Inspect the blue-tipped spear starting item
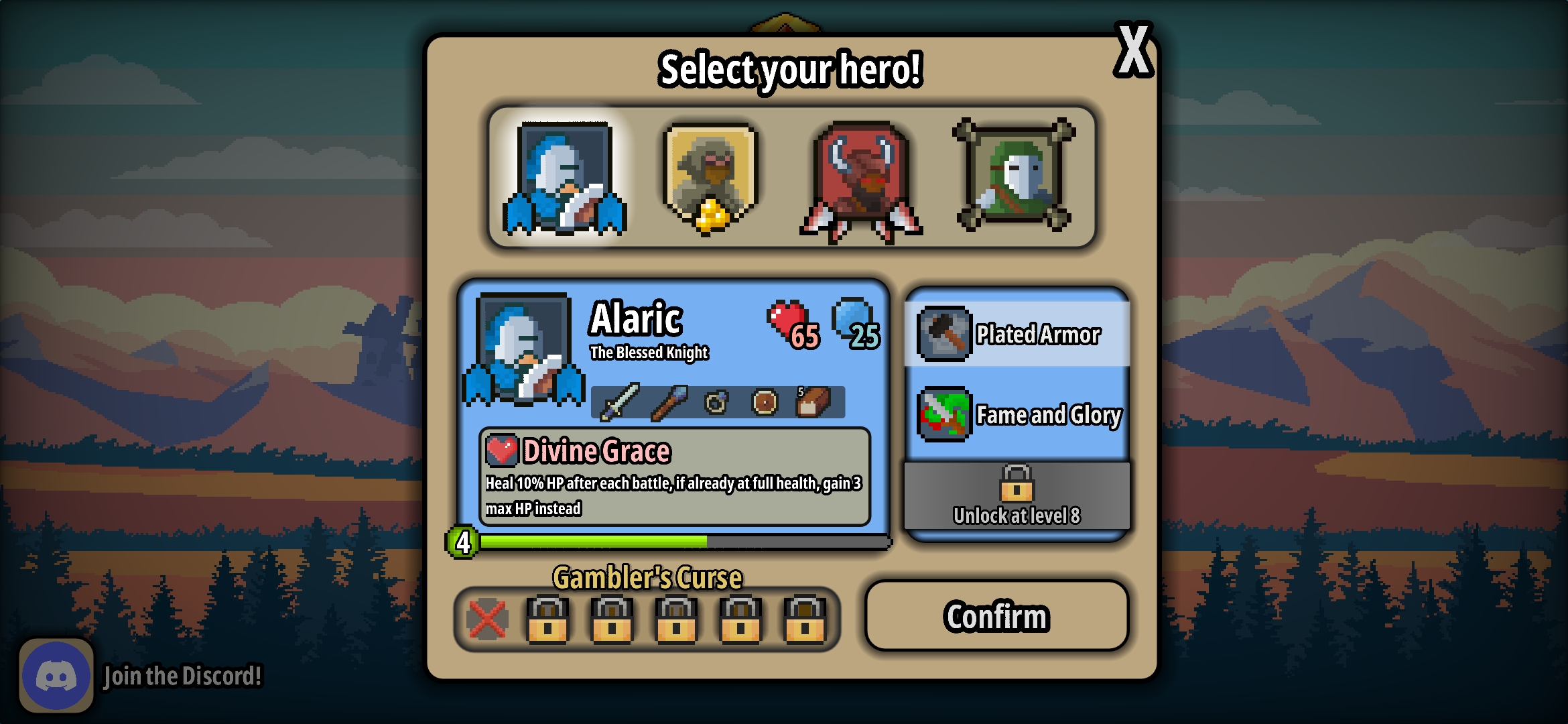This screenshot has height=724, width=1568. point(669,402)
